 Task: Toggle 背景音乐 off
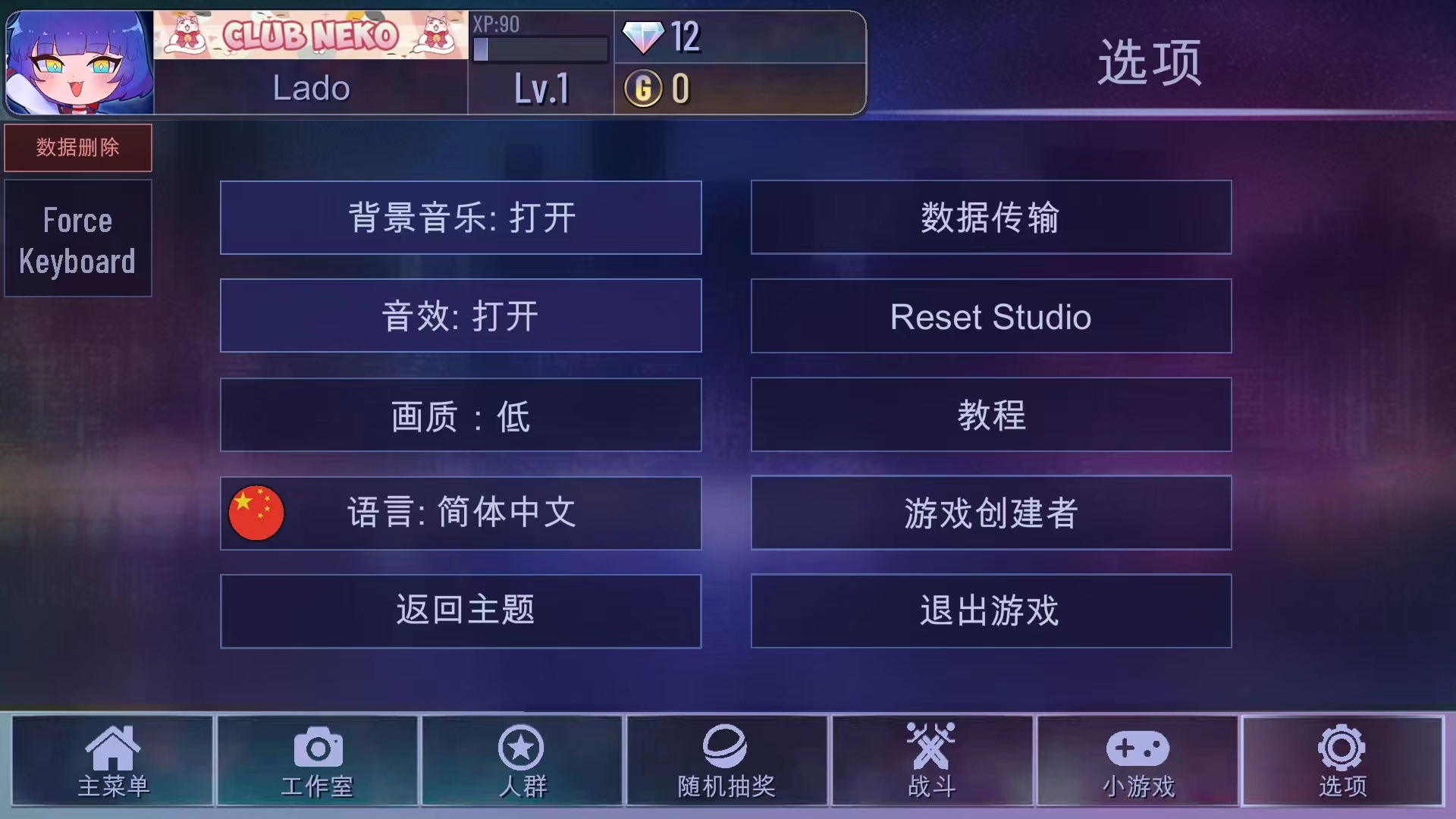[460, 218]
